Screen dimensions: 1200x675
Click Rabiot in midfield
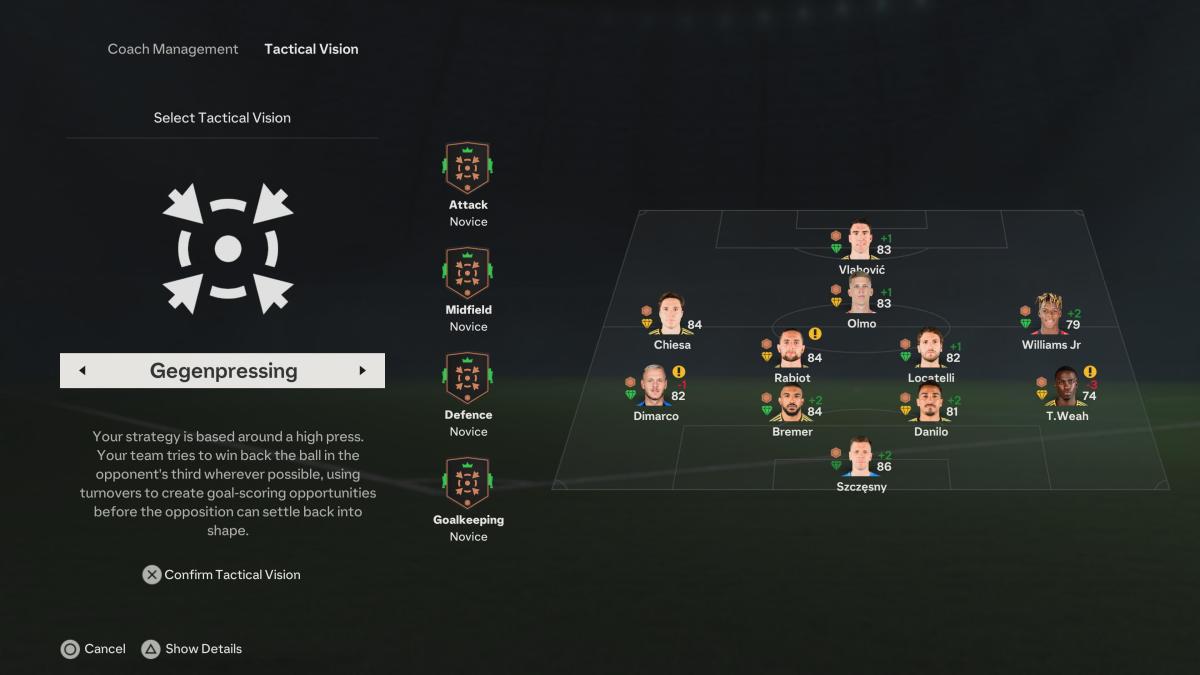792,348
